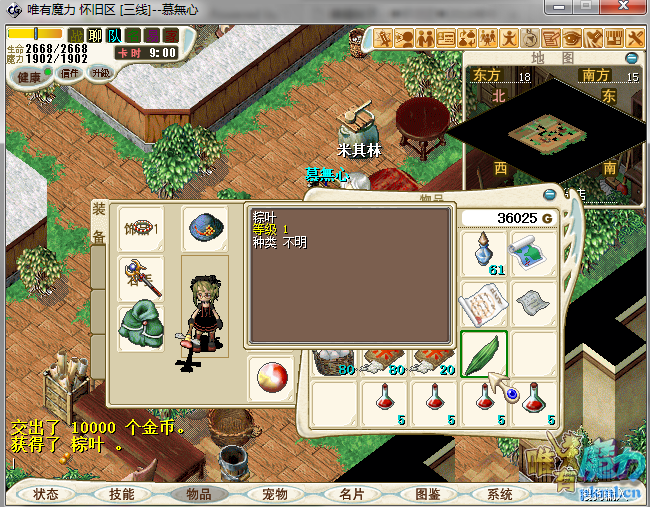Select the red-white crystal orb slot

(x=270, y=377)
